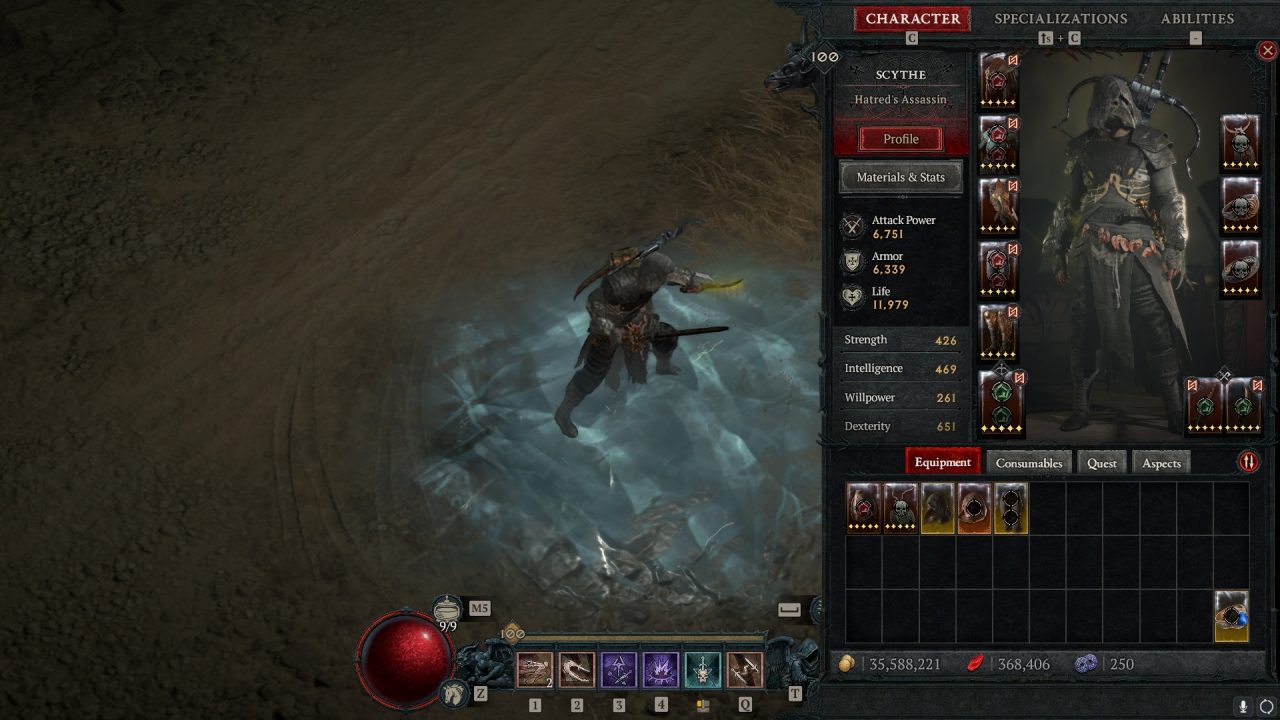Activate Corpse Explosion in slot 4

[x=660, y=668]
